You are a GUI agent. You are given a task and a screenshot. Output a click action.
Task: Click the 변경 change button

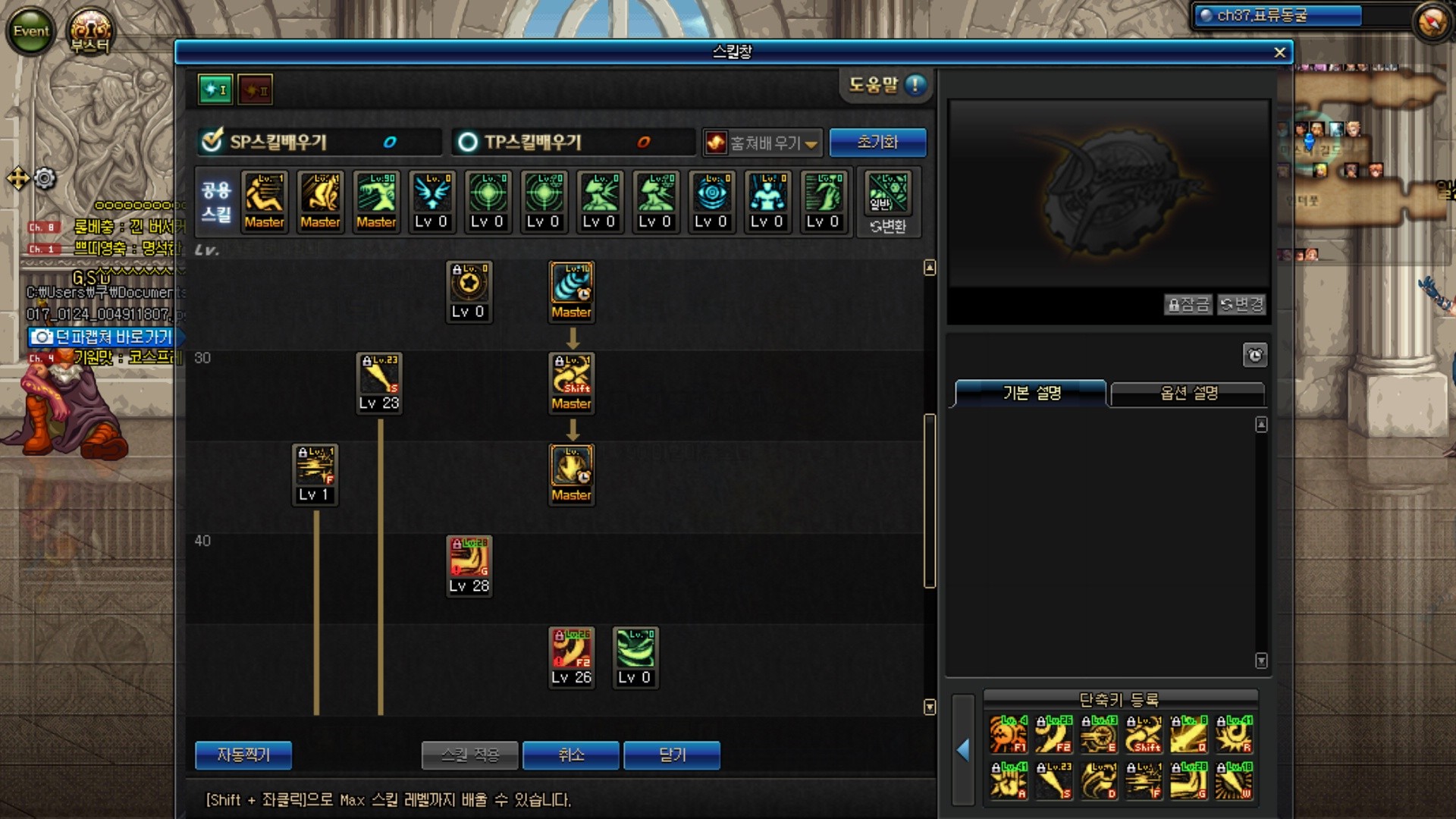coord(1241,305)
